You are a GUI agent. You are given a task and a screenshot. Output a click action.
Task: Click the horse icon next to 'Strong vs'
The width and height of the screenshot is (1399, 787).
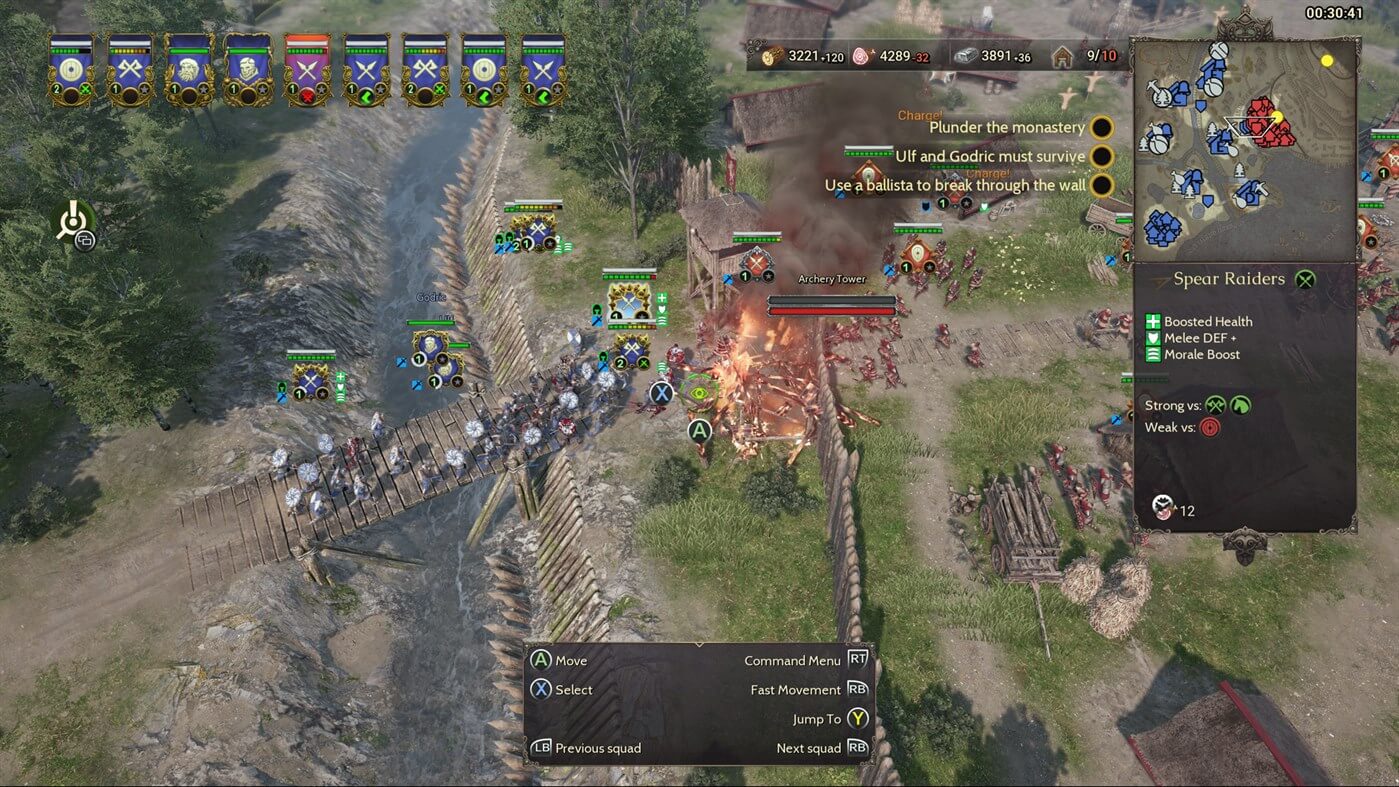pos(1240,406)
